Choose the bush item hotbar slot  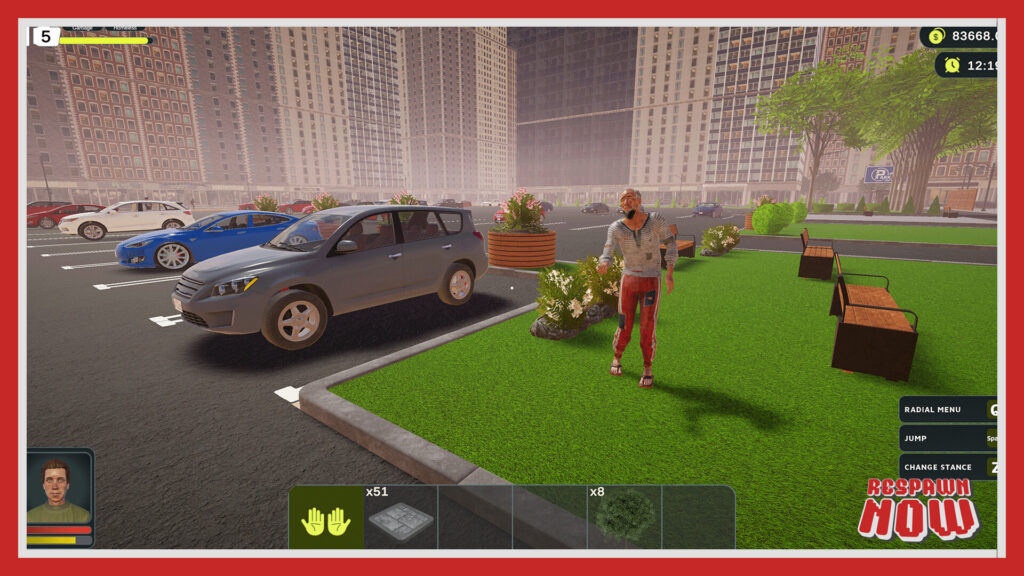tap(624, 518)
